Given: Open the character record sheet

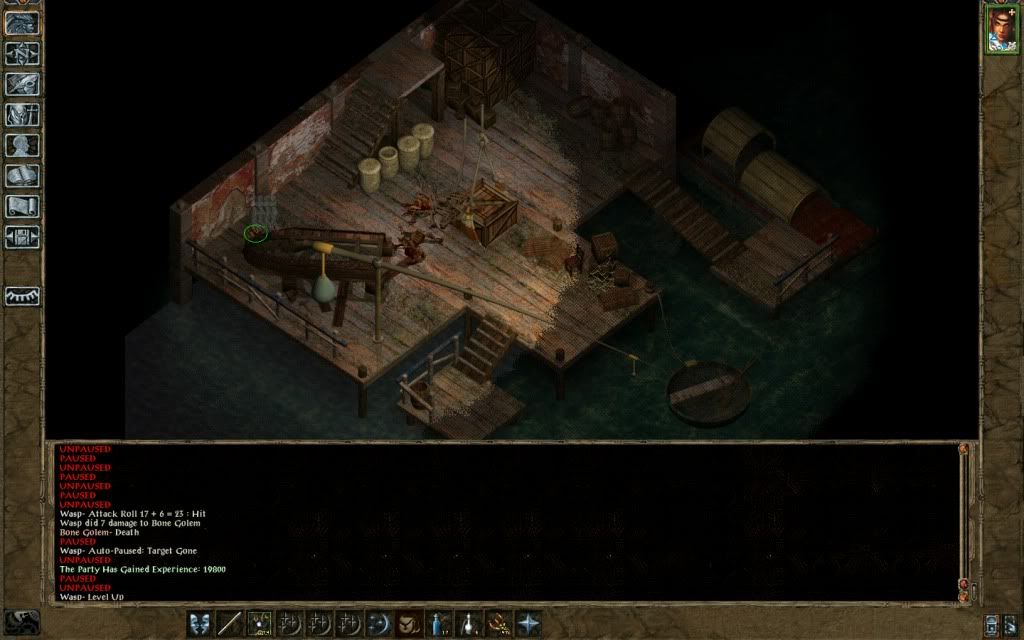Looking at the screenshot, I should click(22, 146).
